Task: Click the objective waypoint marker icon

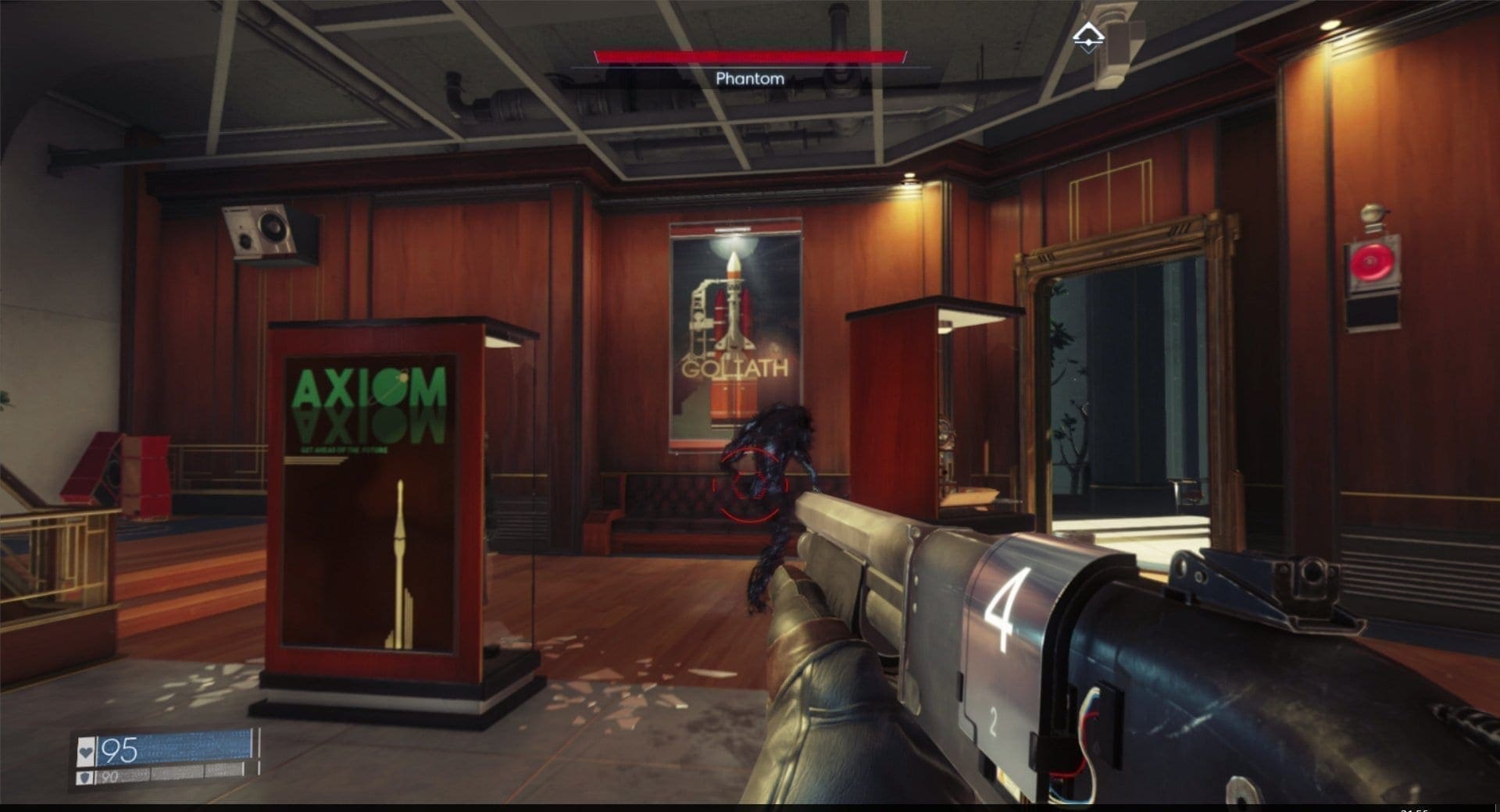Action: [x=1084, y=37]
